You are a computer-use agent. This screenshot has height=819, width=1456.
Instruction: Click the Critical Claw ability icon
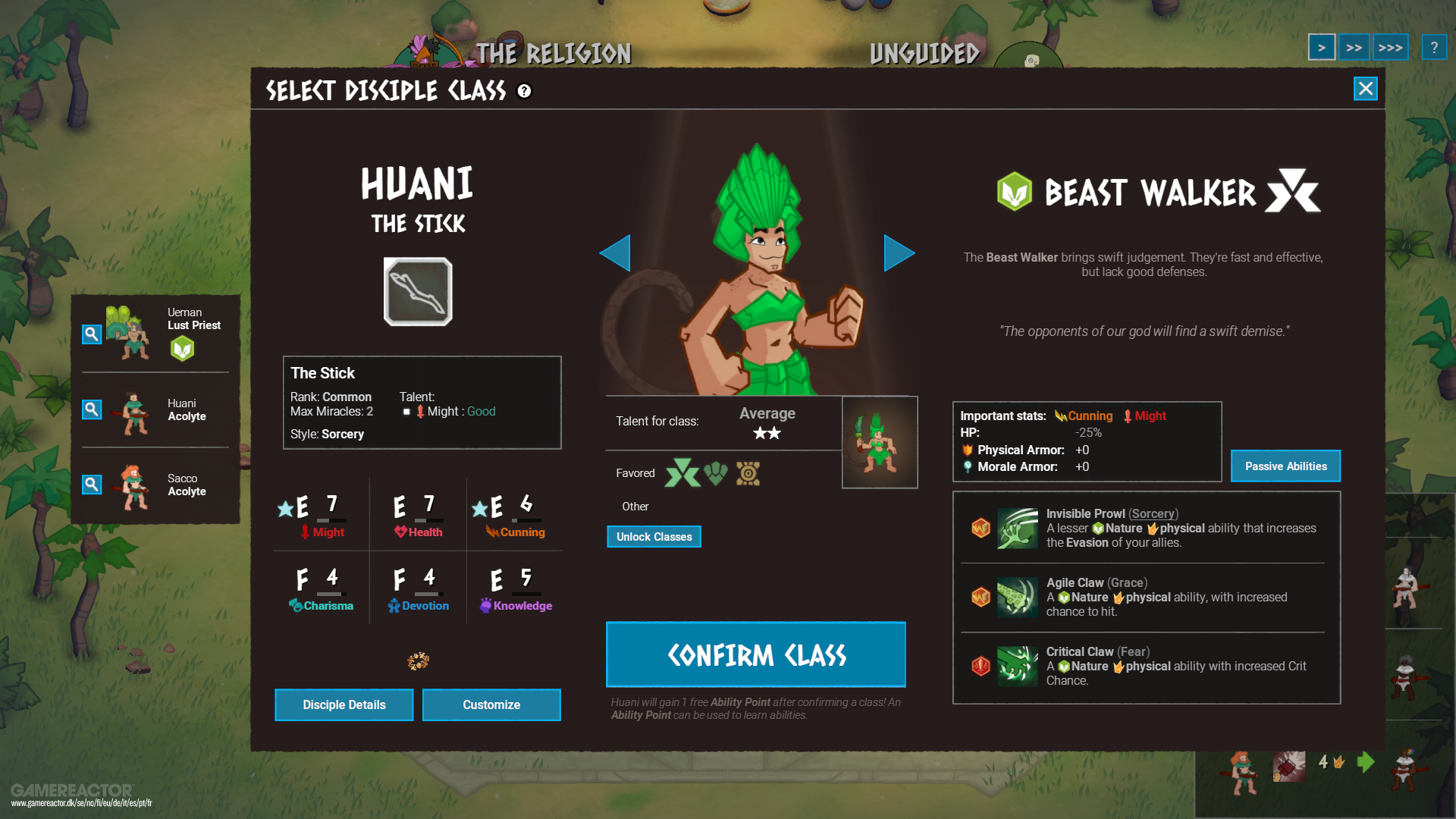point(1017,667)
